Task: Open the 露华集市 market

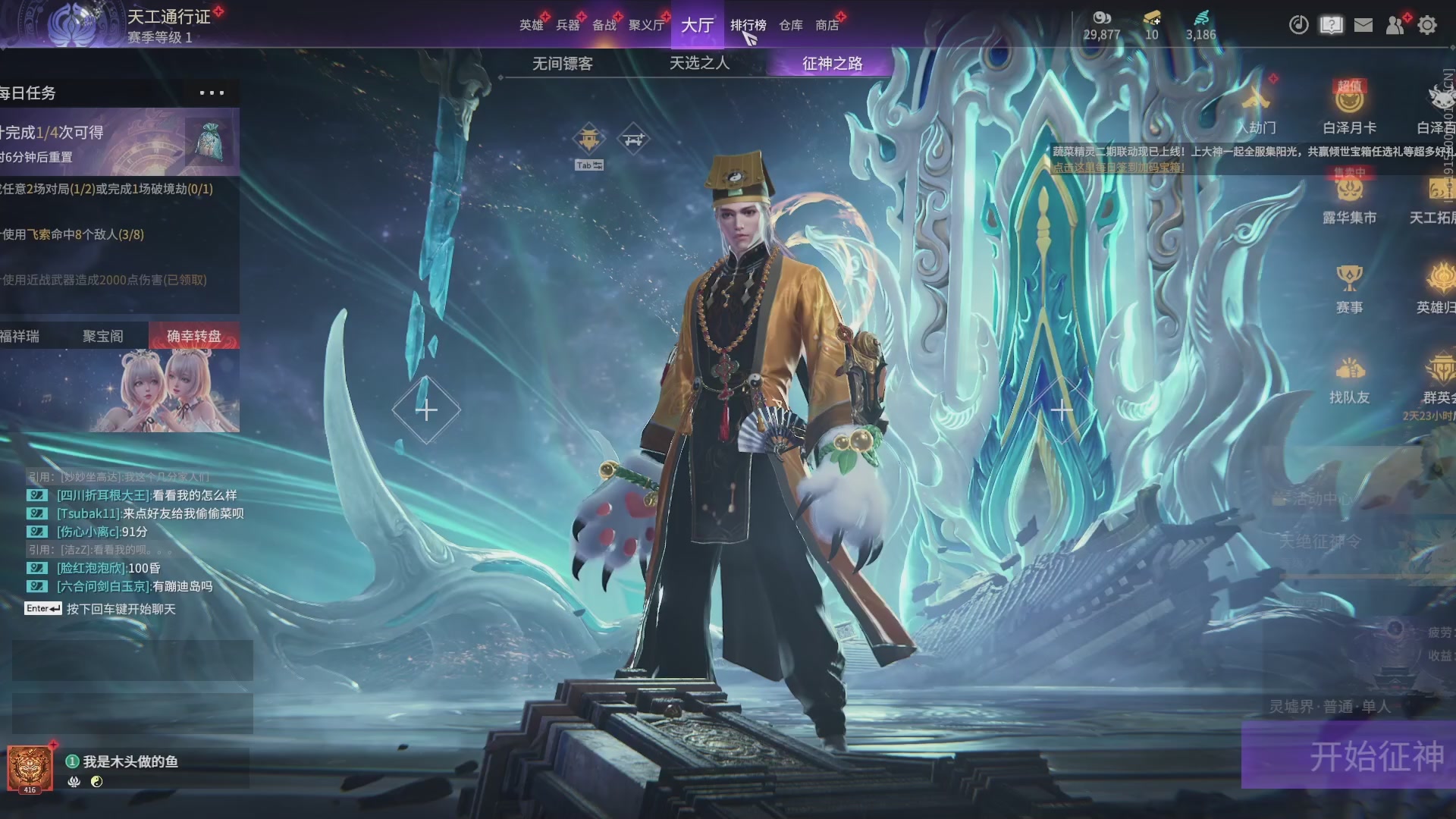Action: (x=1349, y=198)
